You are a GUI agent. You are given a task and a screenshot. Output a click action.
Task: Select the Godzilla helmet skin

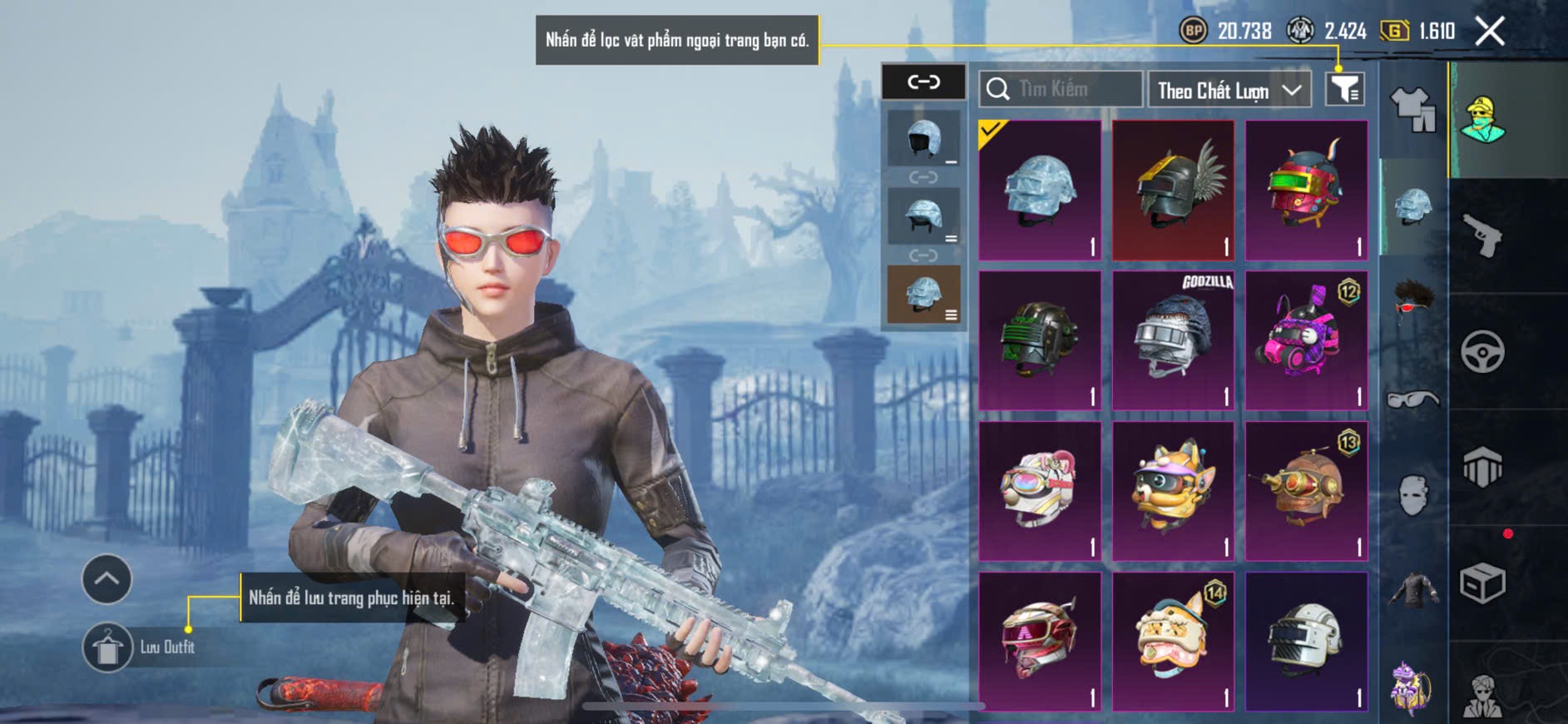(x=1173, y=340)
